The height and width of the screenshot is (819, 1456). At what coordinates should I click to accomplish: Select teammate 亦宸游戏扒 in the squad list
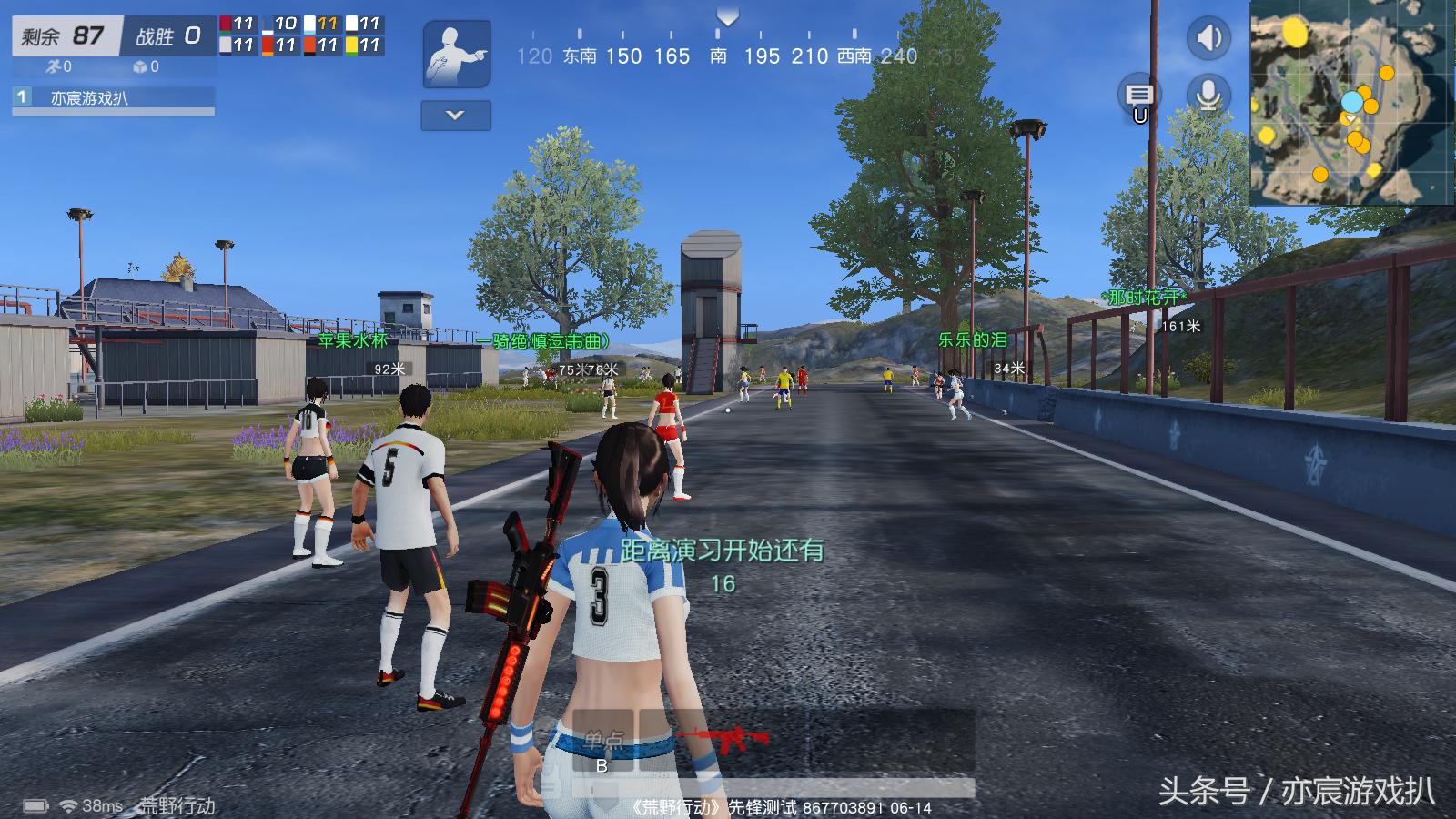click(x=114, y=98)
